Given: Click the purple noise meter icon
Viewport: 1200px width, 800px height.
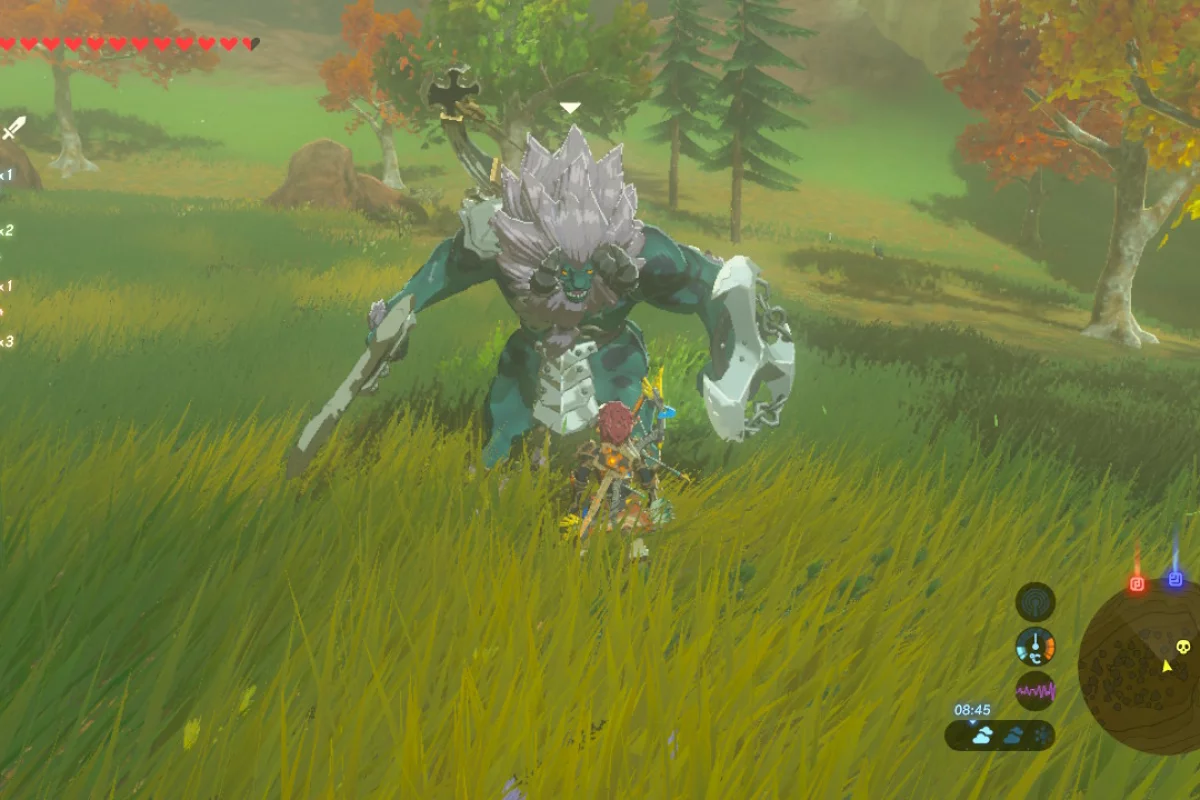Looking at the screenshot, I should [1035, 691].
